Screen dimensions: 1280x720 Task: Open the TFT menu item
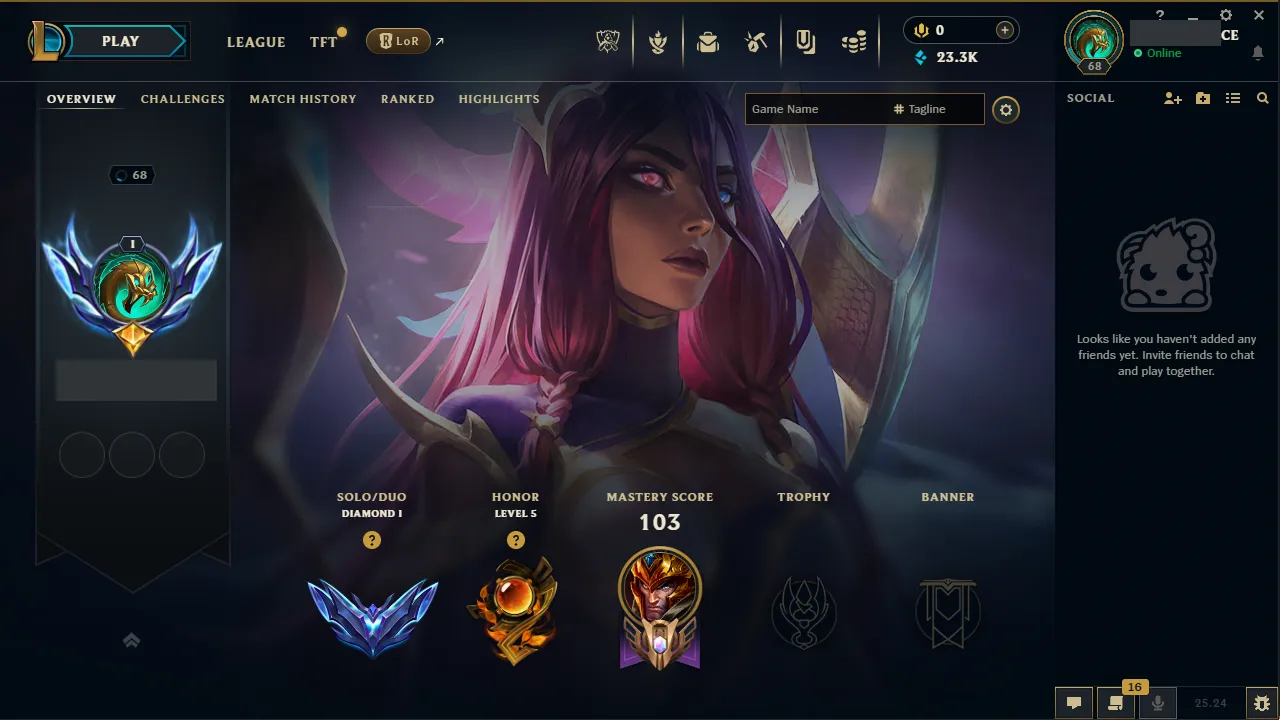pos(322,42)
